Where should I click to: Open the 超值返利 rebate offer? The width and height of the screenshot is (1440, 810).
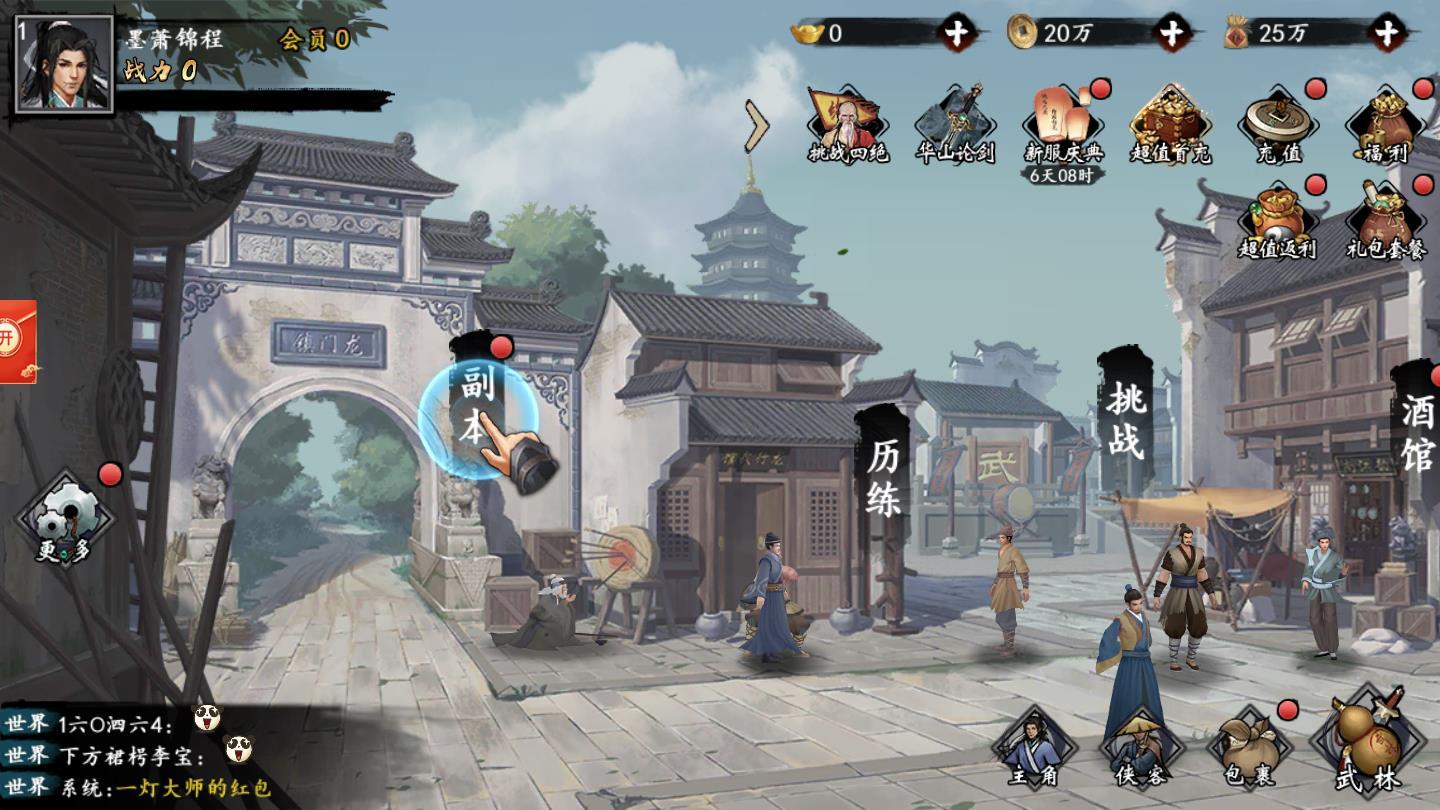(1277, 220)
